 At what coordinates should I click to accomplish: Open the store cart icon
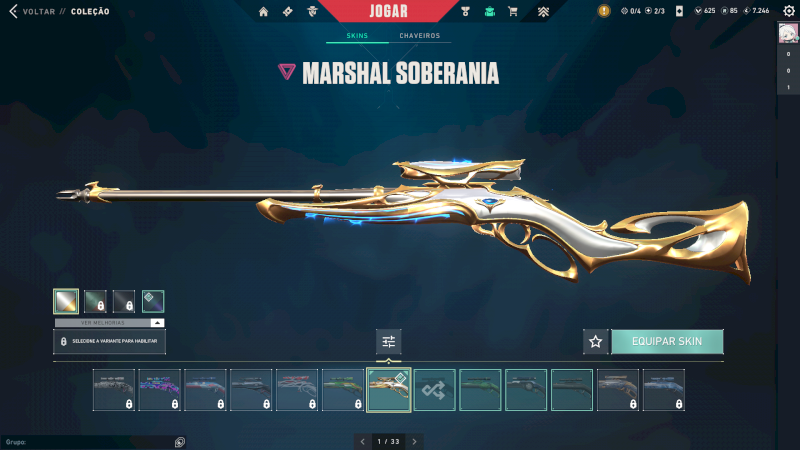click(x=513, y=11)
